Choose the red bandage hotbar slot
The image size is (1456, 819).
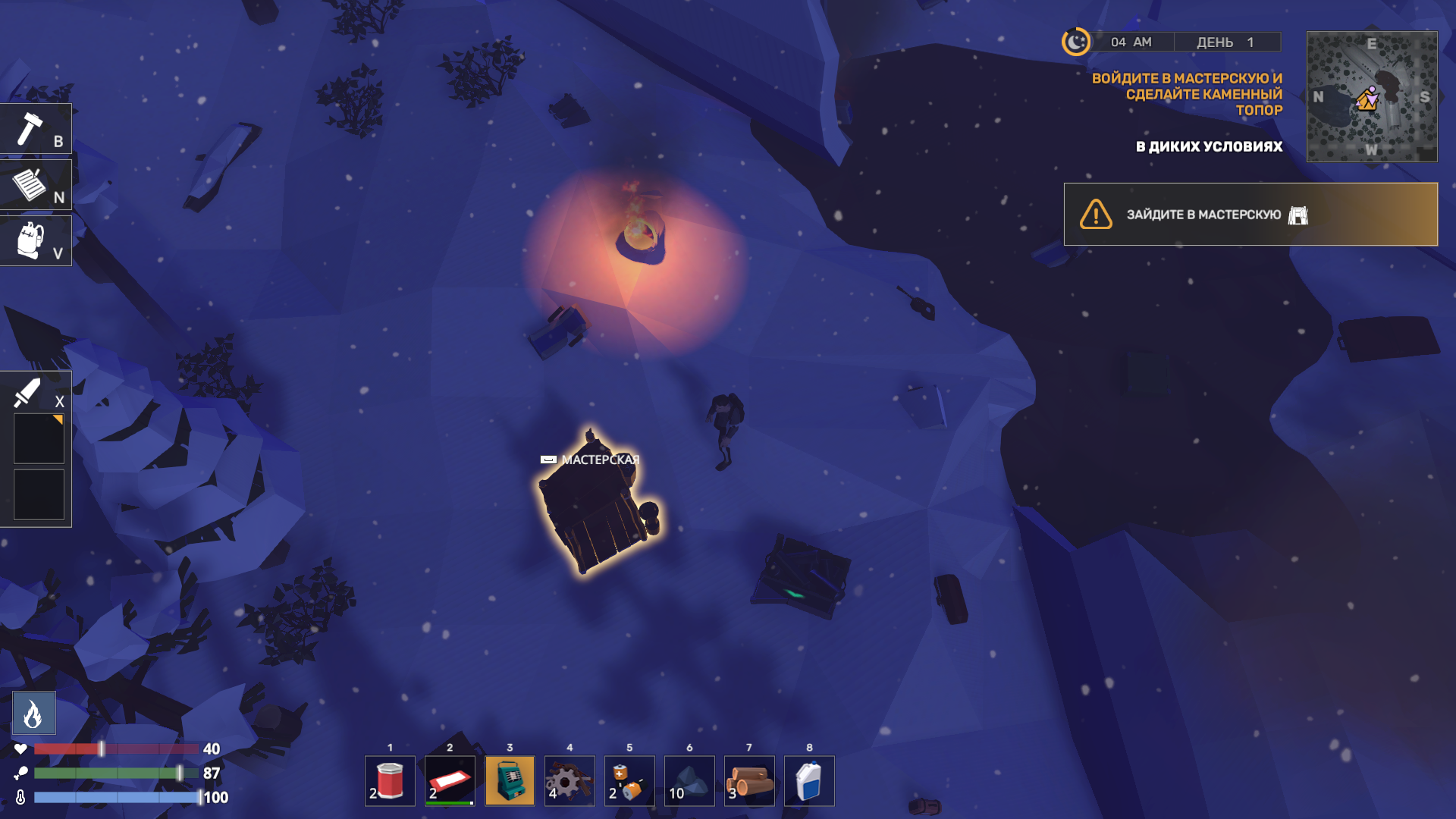[450, 781]
